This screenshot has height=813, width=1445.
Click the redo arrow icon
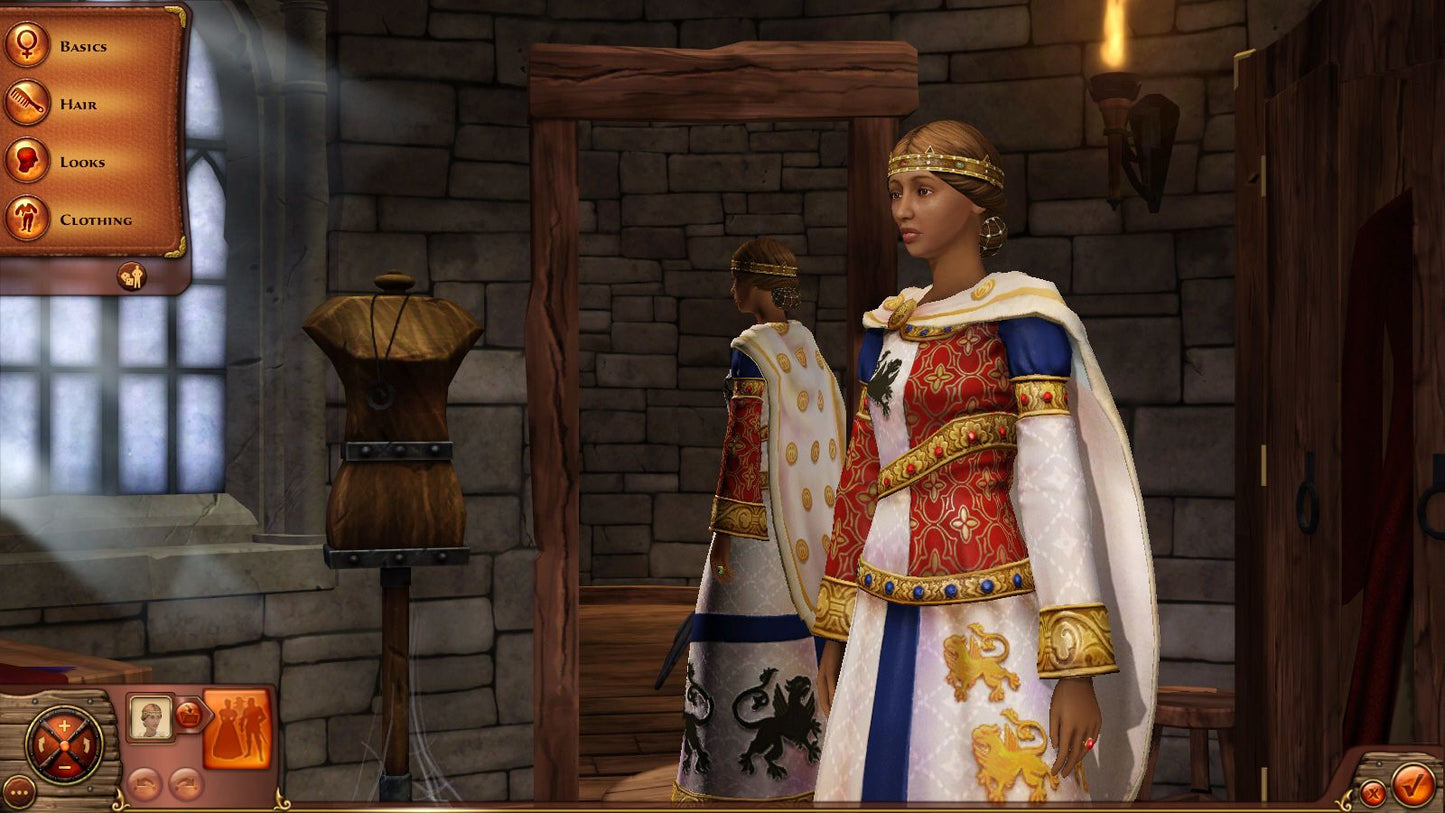coord(185,784)
